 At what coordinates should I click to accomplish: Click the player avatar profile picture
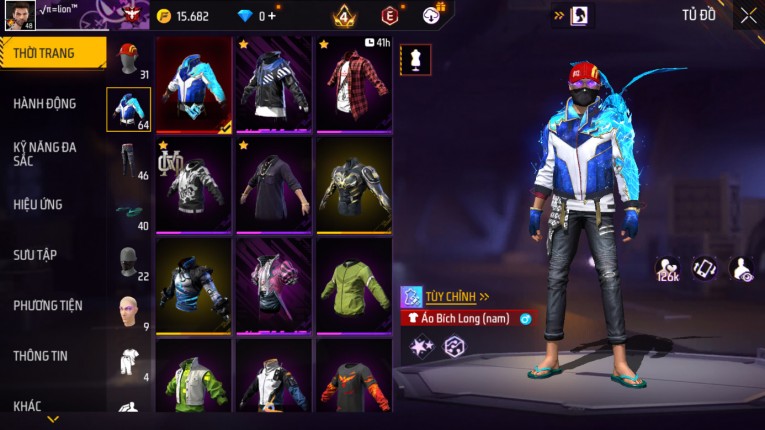18,17
